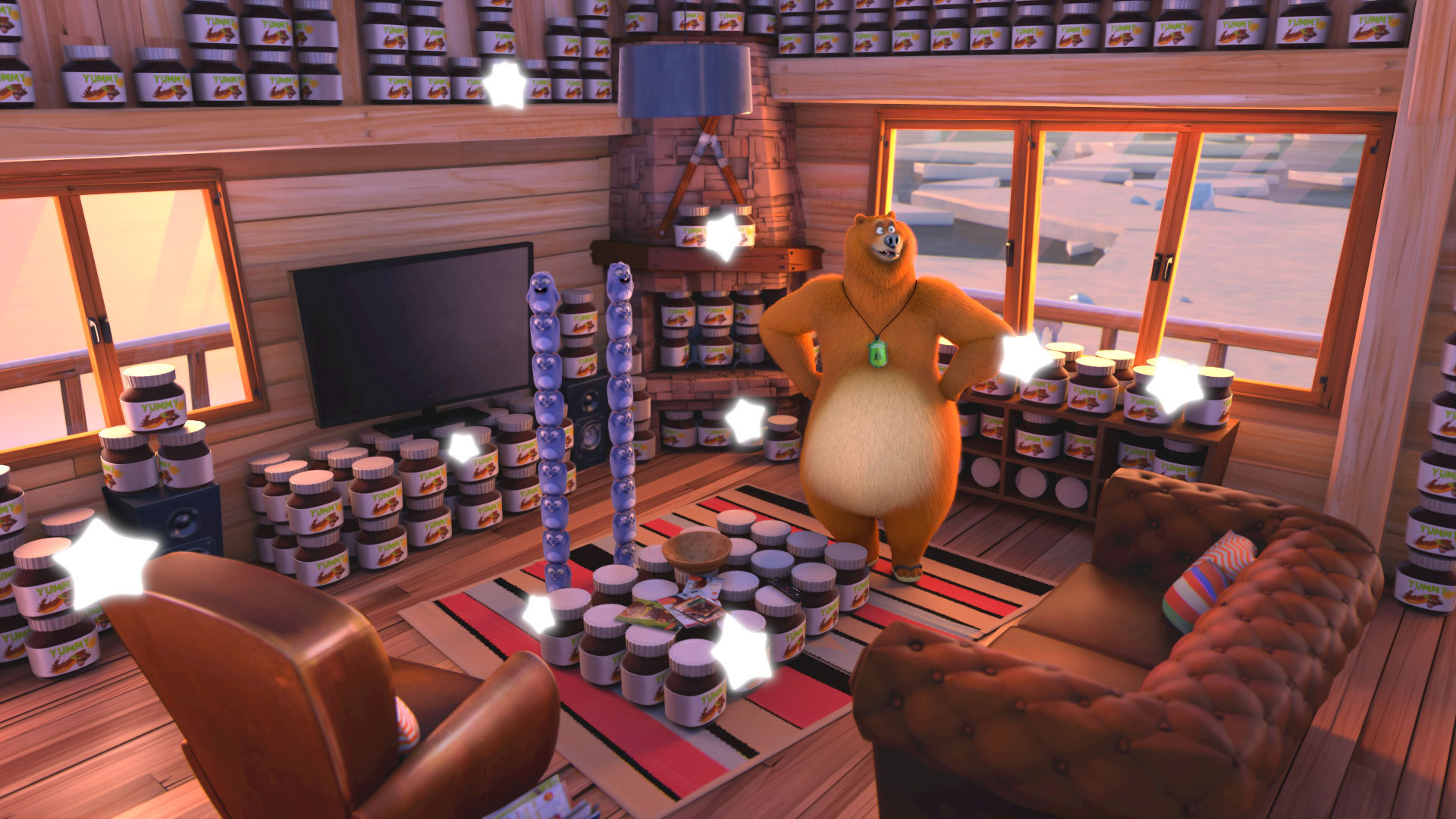Viewport: 1456px width, 819px height.
Task: Click the large star above the leather armchair
Action: (x=105, y=563)
